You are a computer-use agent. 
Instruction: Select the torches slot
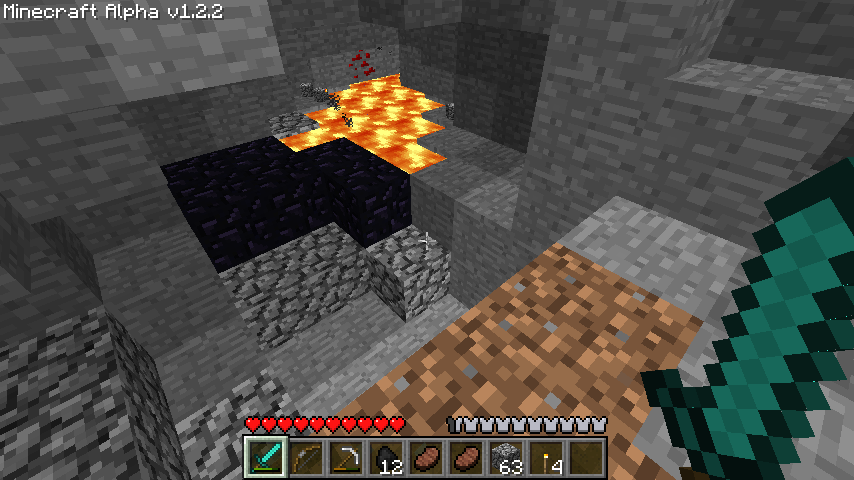pos(546,457)
